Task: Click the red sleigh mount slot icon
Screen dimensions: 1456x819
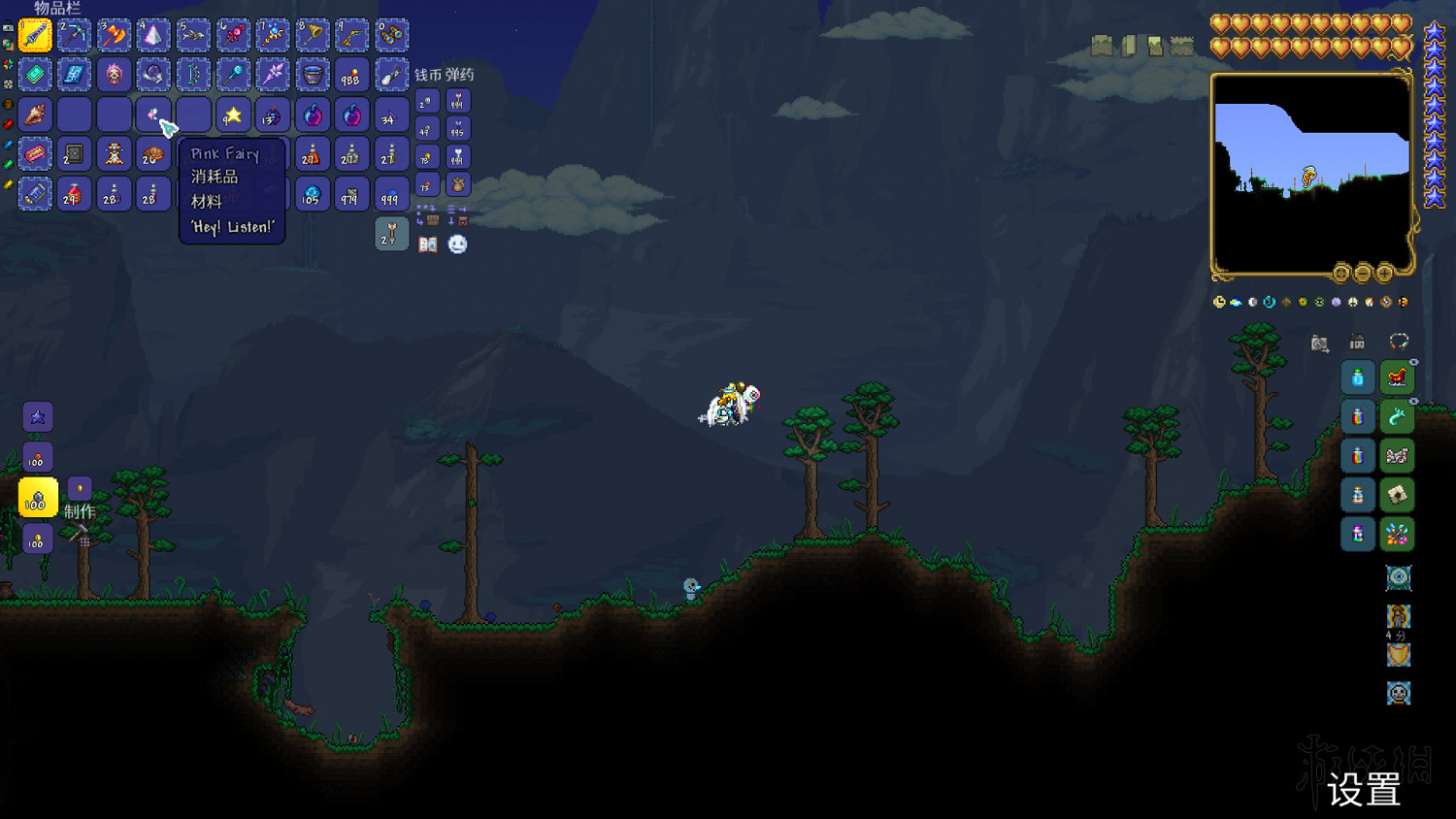Action: [x=1397, y=377]
